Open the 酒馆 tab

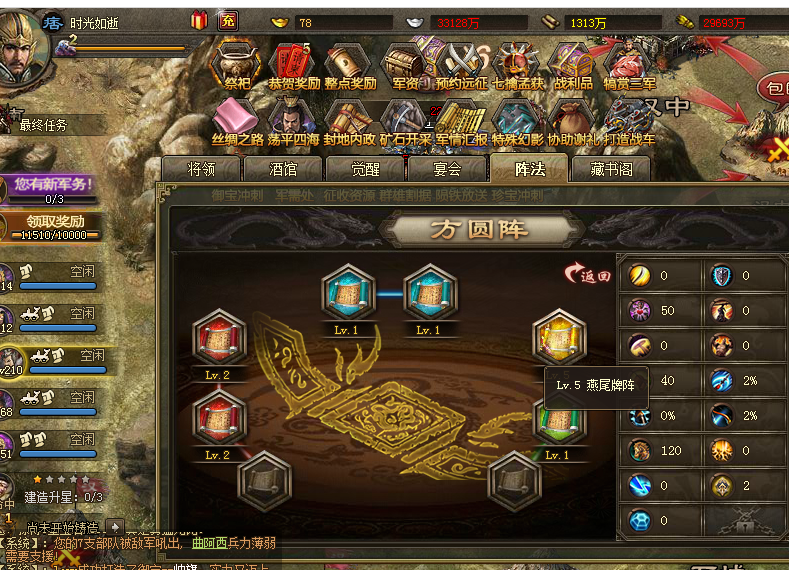(x=283, y=170)
